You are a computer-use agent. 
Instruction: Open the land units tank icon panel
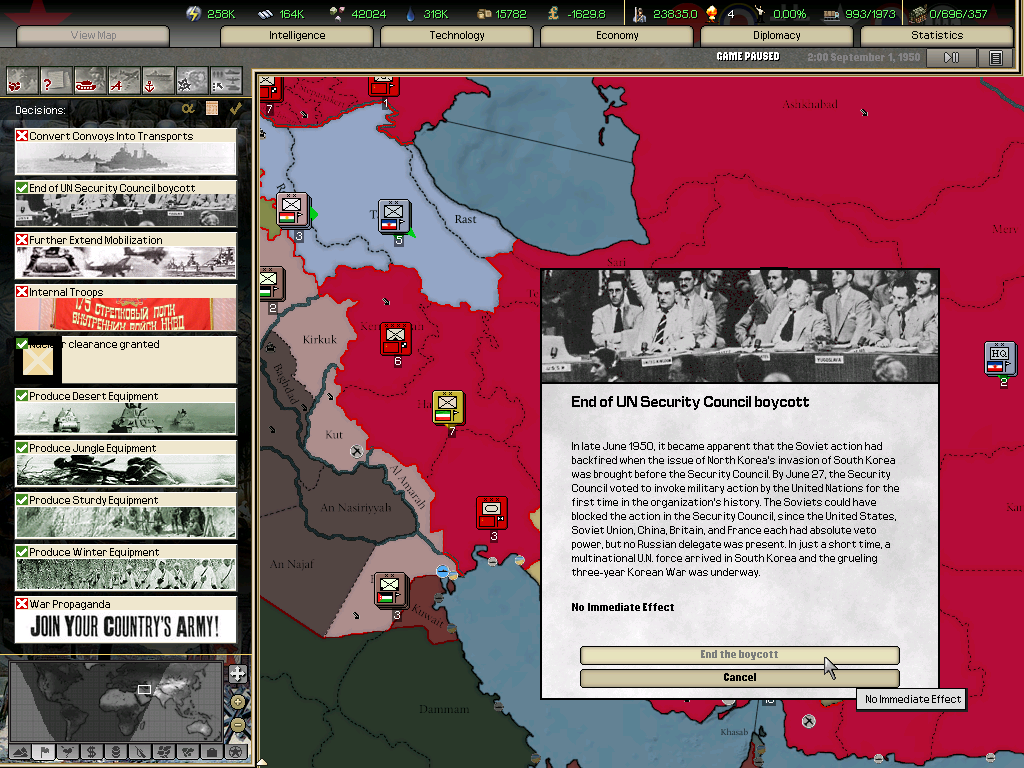coord(90,79)
